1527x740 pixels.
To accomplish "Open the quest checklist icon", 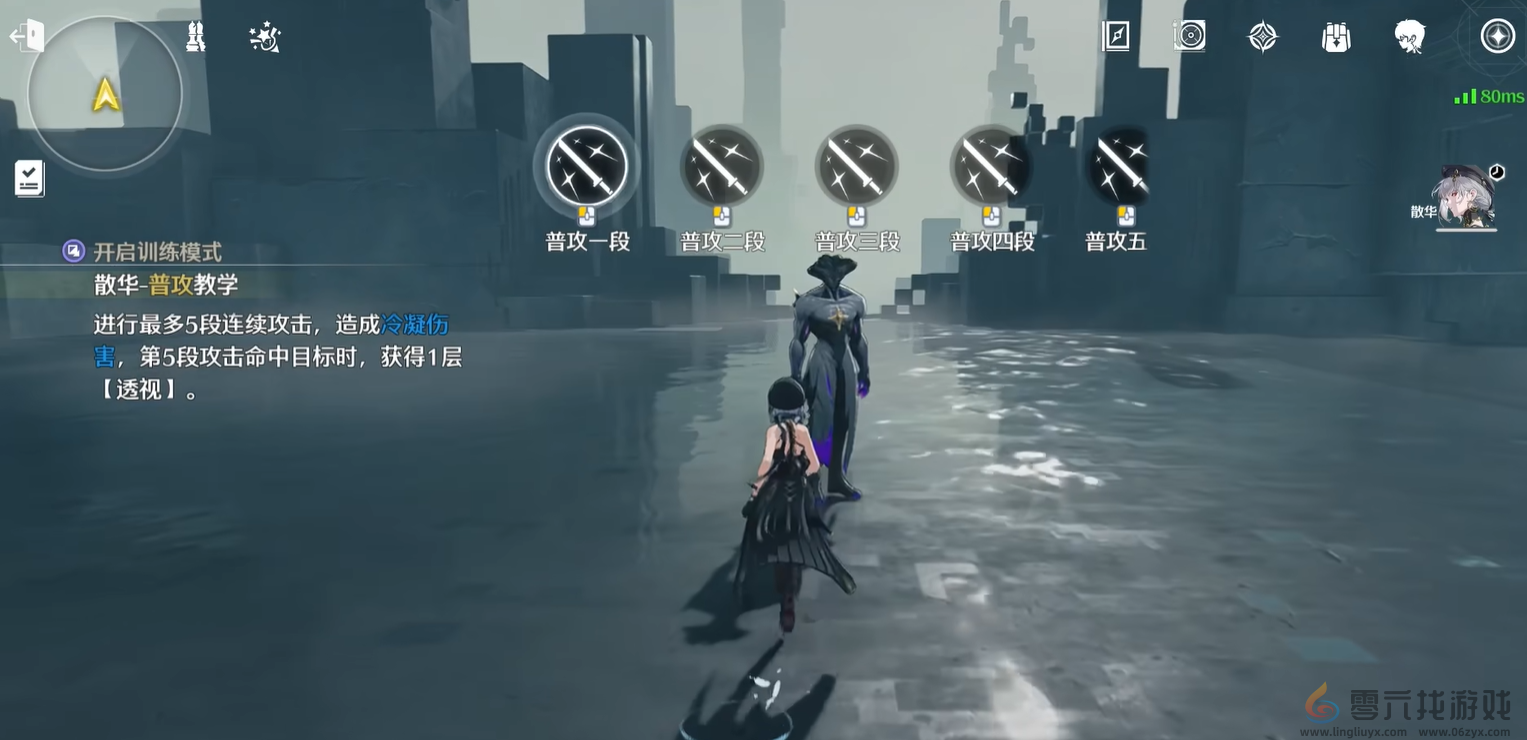I will [x=29, y=178].
